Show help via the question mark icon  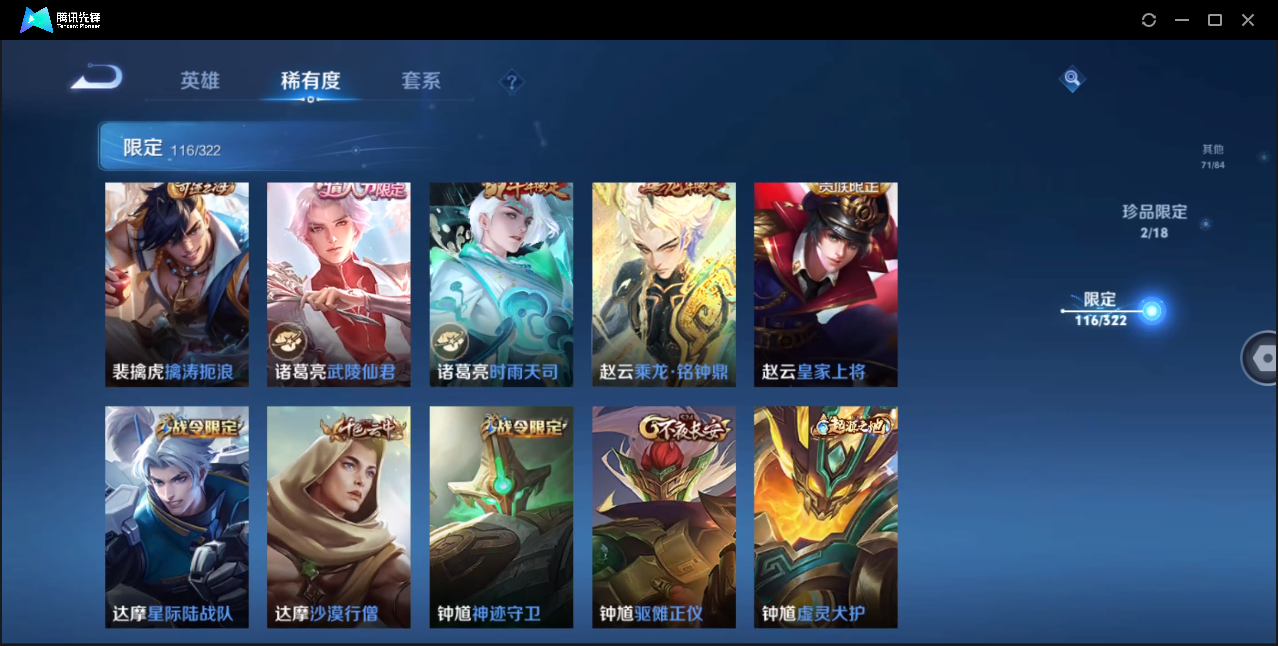(512, 82)
